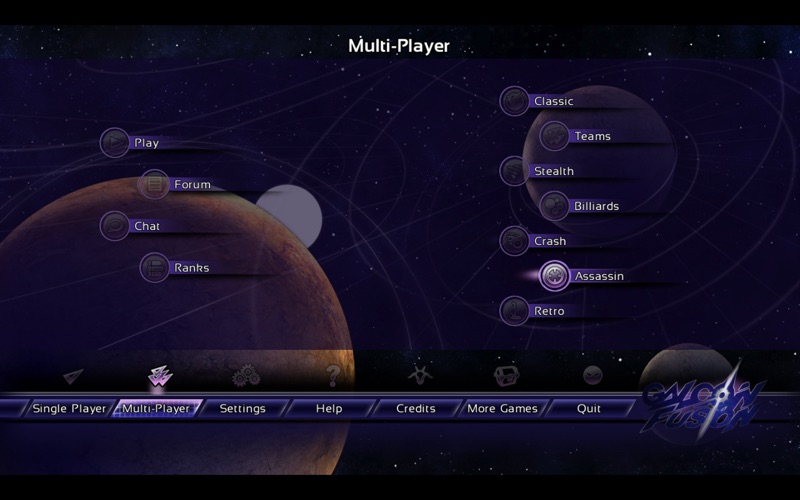Open the Help tab

329,408
